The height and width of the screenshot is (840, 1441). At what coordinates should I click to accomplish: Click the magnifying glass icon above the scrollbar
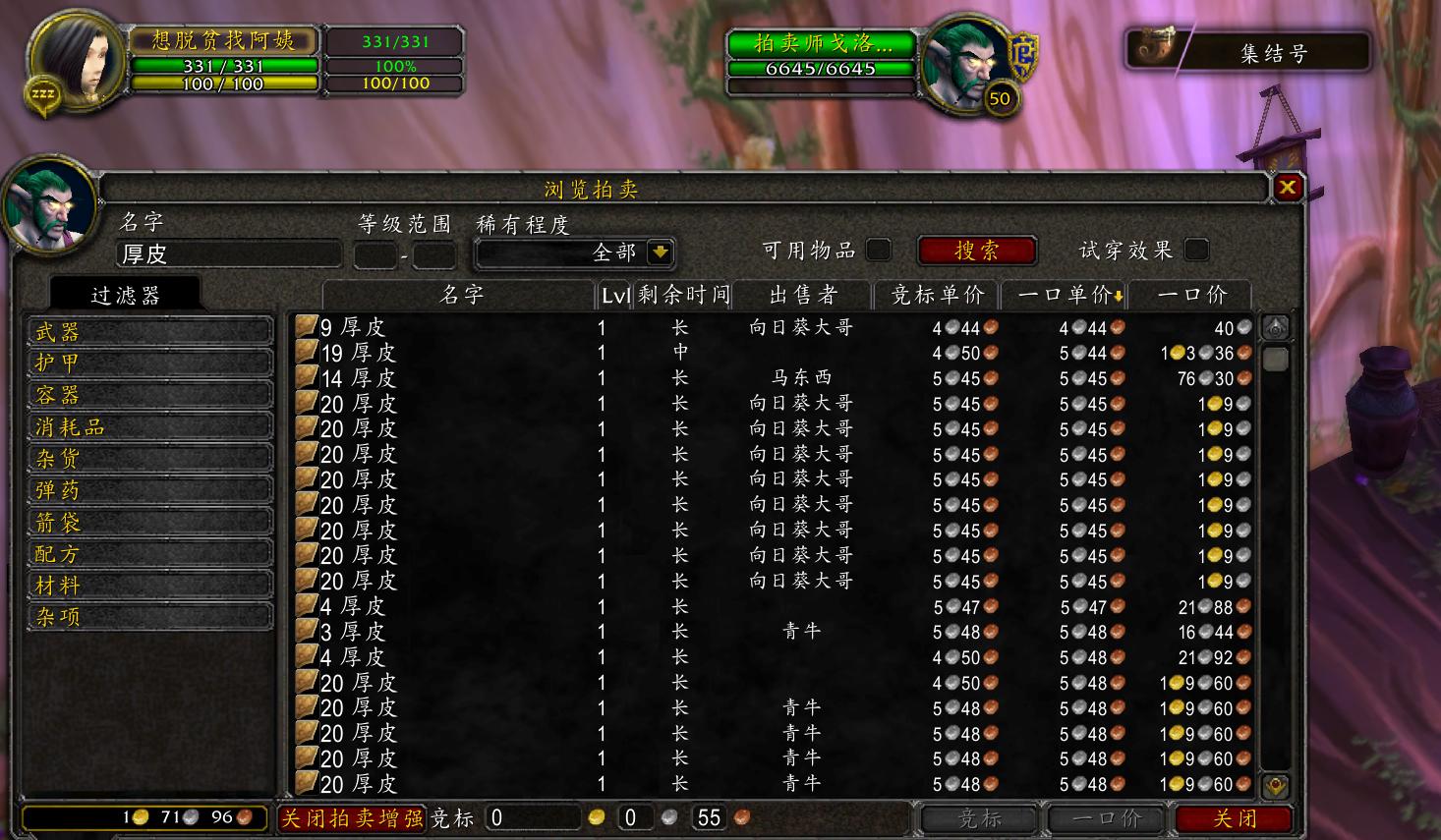click(x=1275, y=325)
